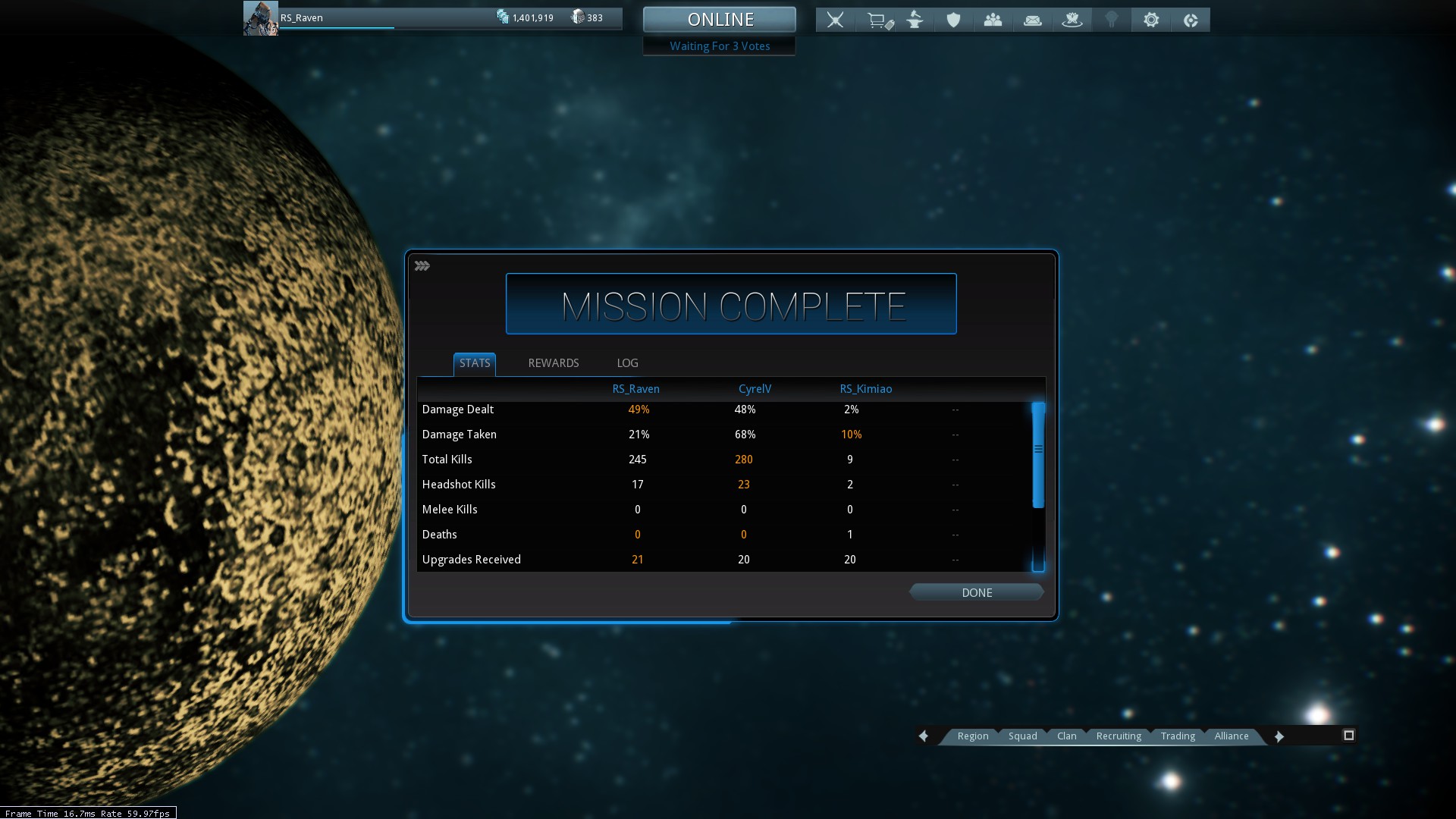
Task: Click the DONE button
Action: pos(976,592)
